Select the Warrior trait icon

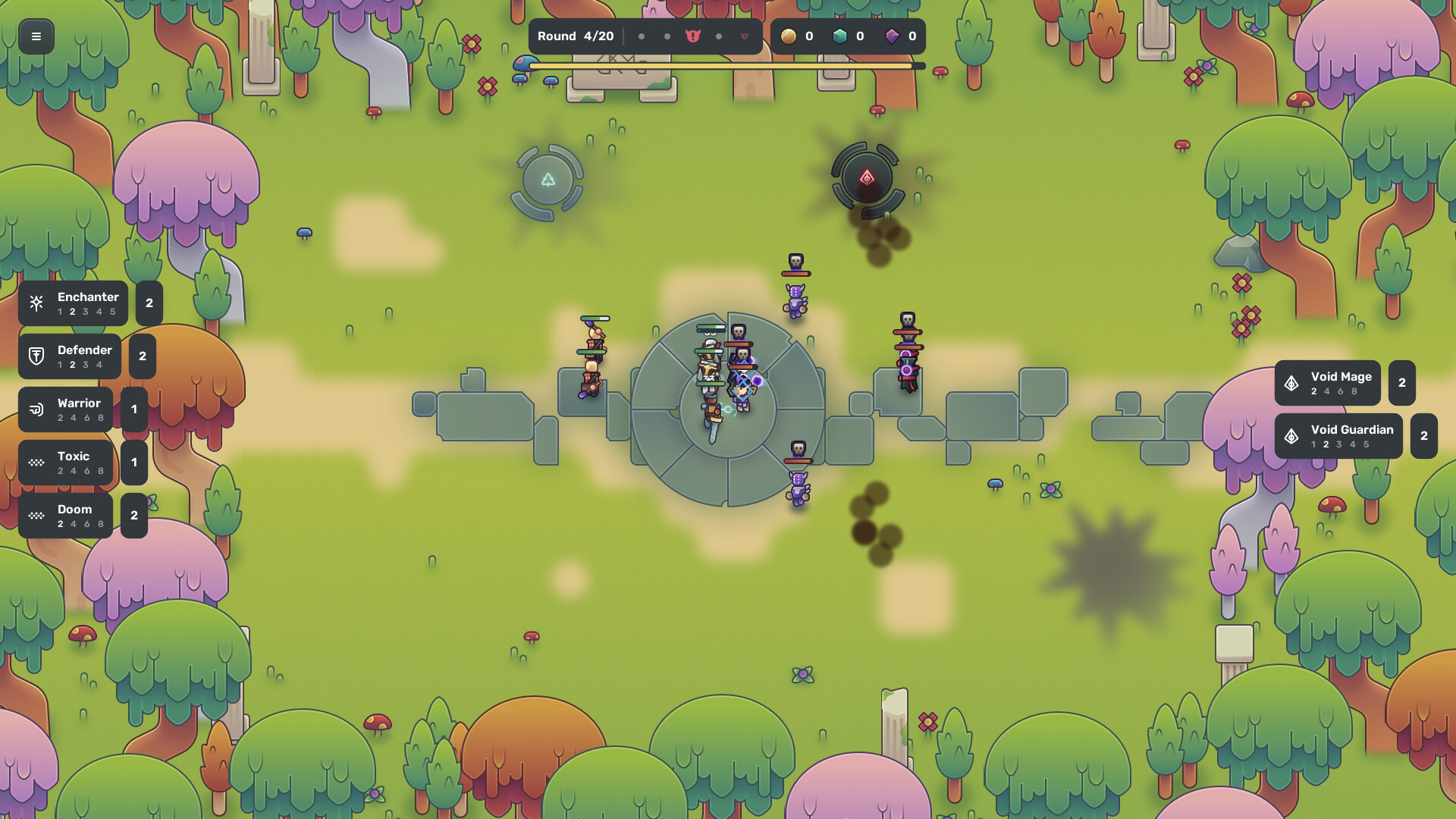36,409
